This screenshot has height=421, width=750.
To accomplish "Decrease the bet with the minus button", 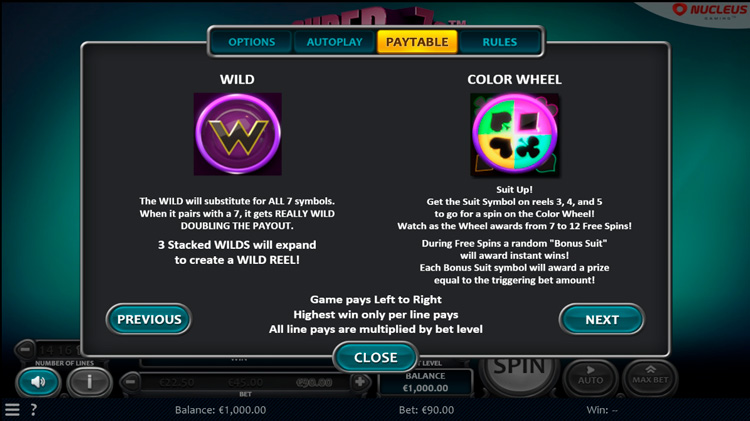I will point(131,382).
